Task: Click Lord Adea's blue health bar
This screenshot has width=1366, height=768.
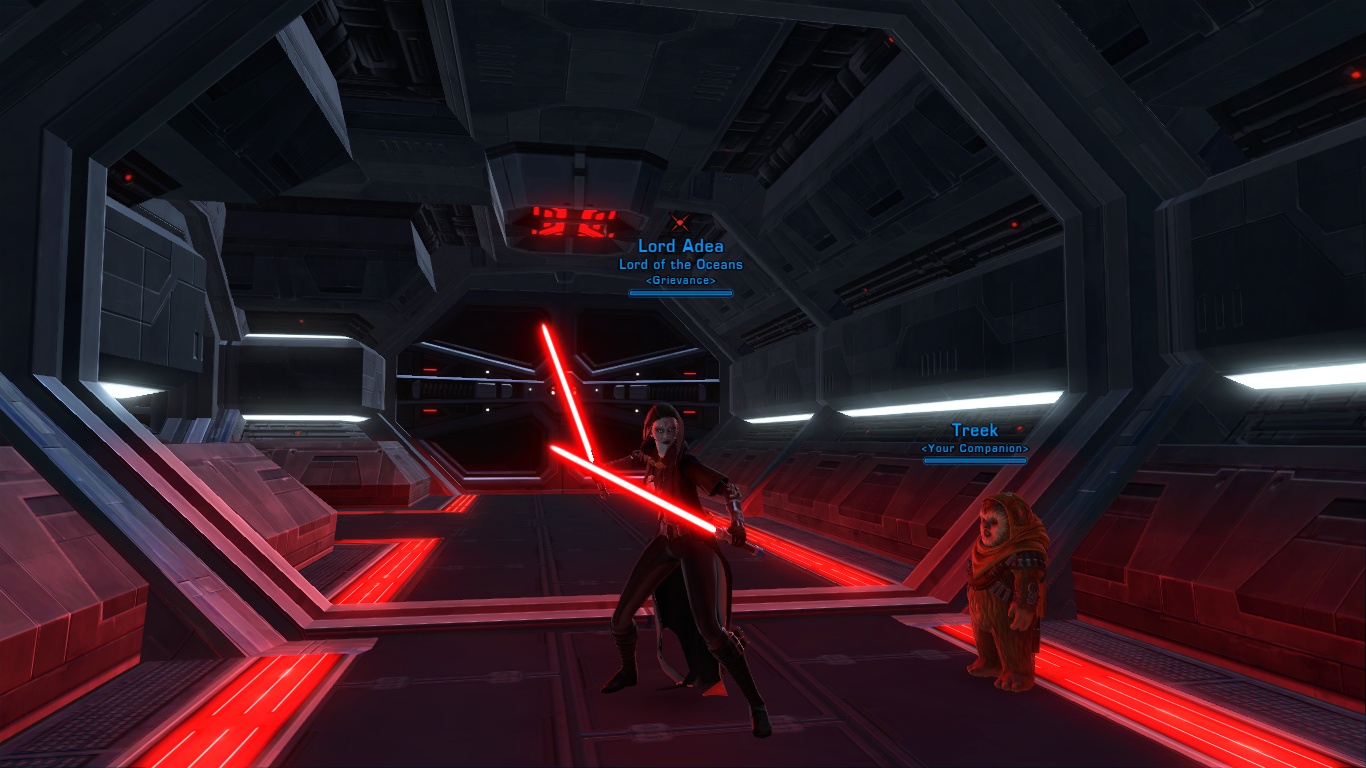Action: tap(680, 293)
